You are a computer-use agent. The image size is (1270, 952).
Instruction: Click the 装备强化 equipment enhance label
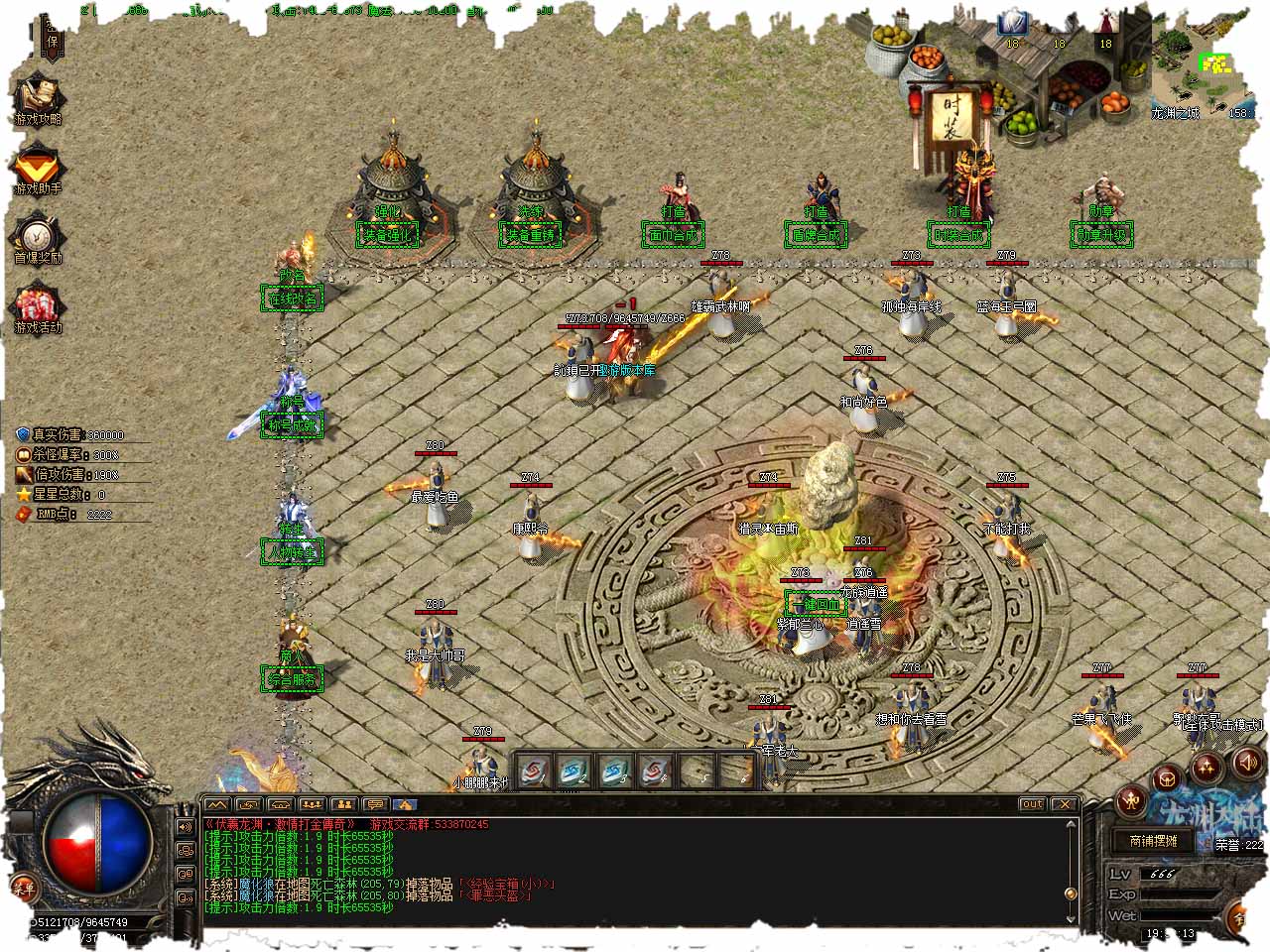point(388,235)
